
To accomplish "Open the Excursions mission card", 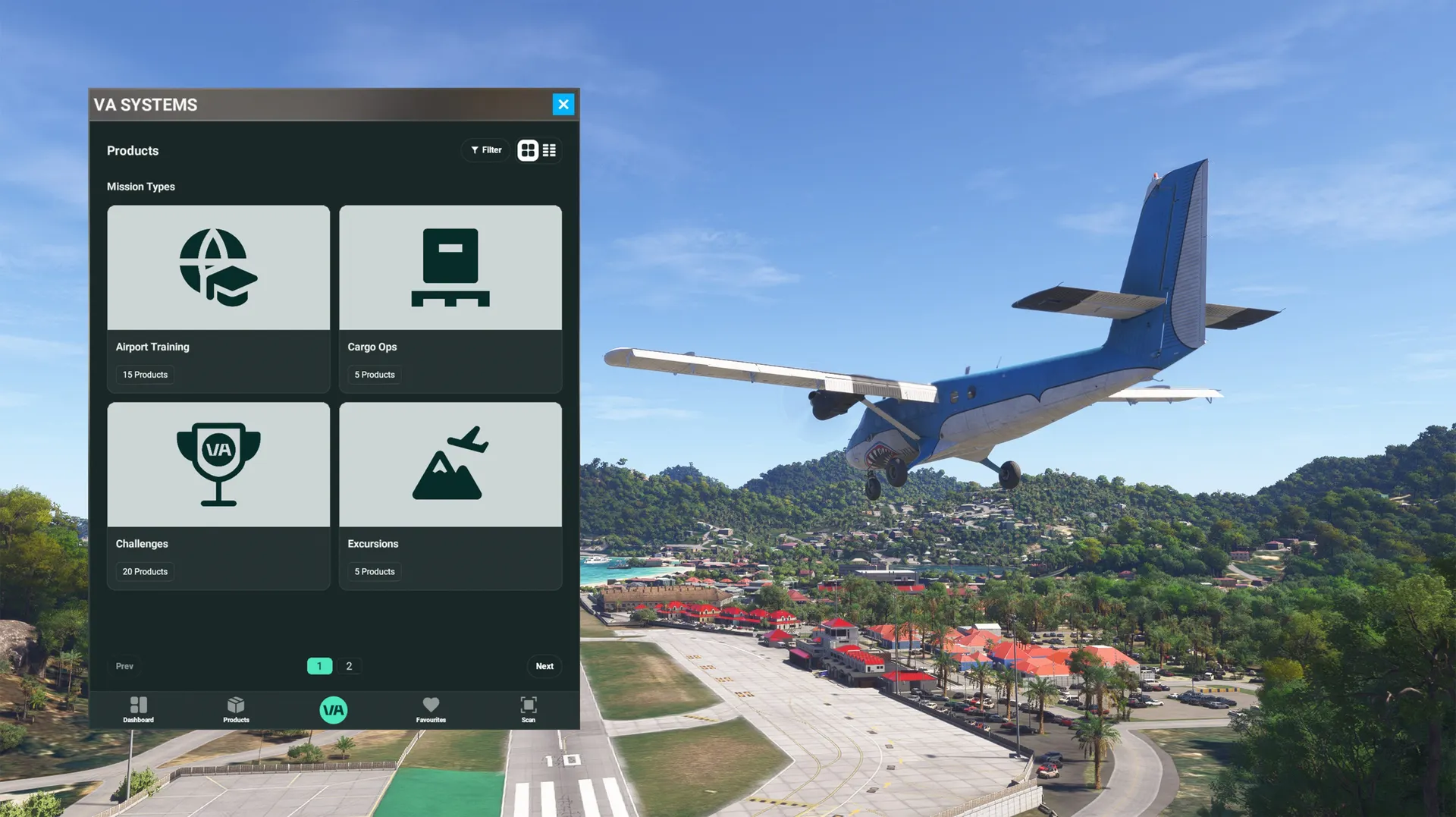I will pyautogui.click(x=450, y=495).
